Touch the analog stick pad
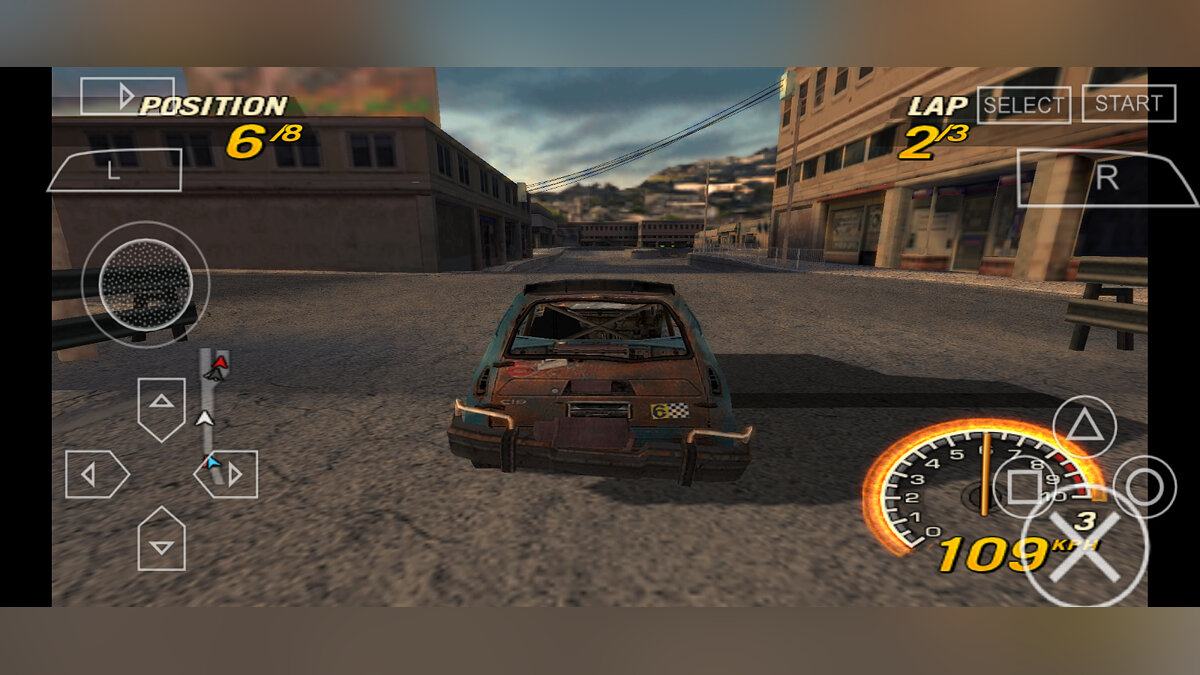 146,285
